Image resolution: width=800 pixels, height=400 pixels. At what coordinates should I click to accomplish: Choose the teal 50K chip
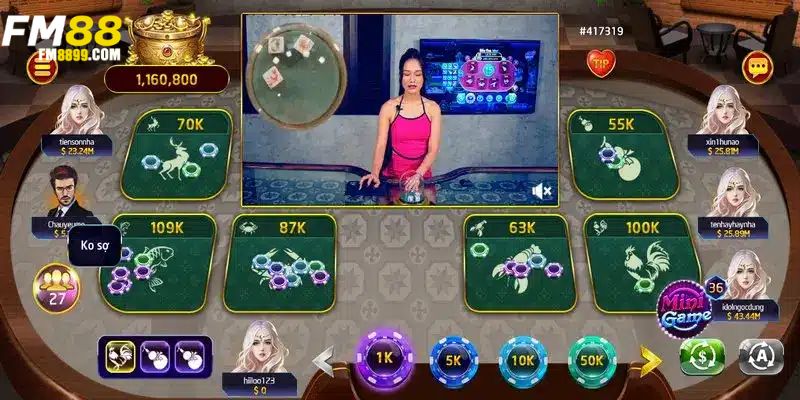[592, 358]
